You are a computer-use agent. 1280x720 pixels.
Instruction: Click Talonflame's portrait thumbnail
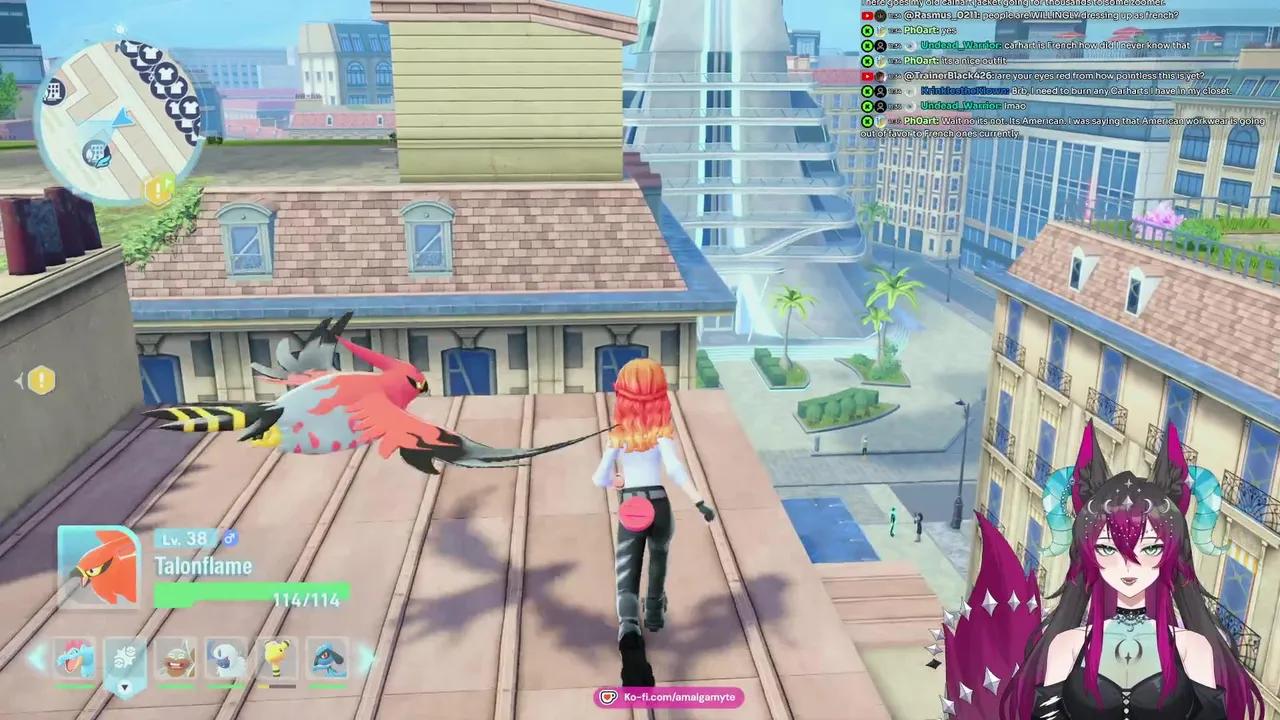(x=97, y=565)
